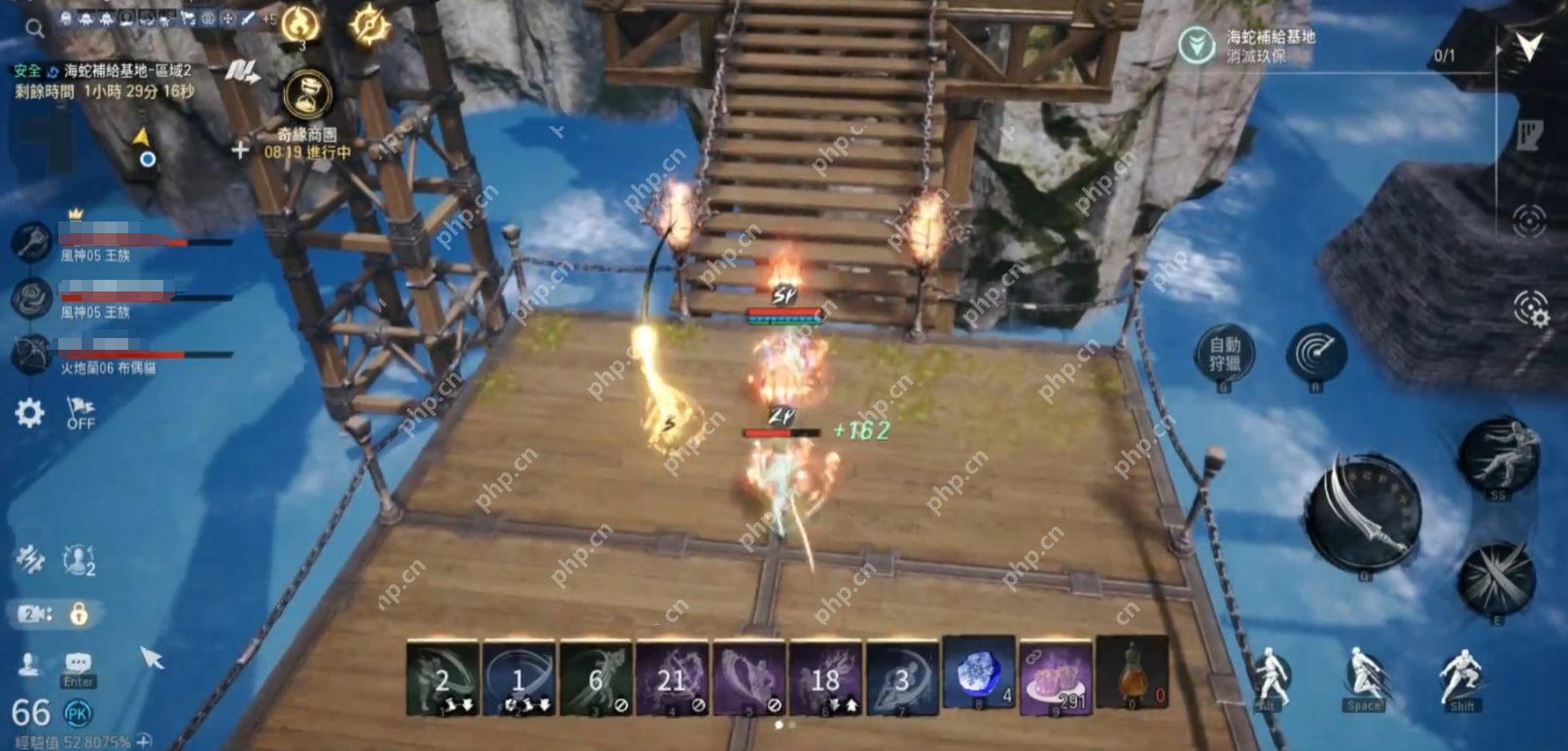The width and height of the screenshot is (1568, 751).
Task: Select the orange potion bottle slot
Action: (x=1132, y=676)
